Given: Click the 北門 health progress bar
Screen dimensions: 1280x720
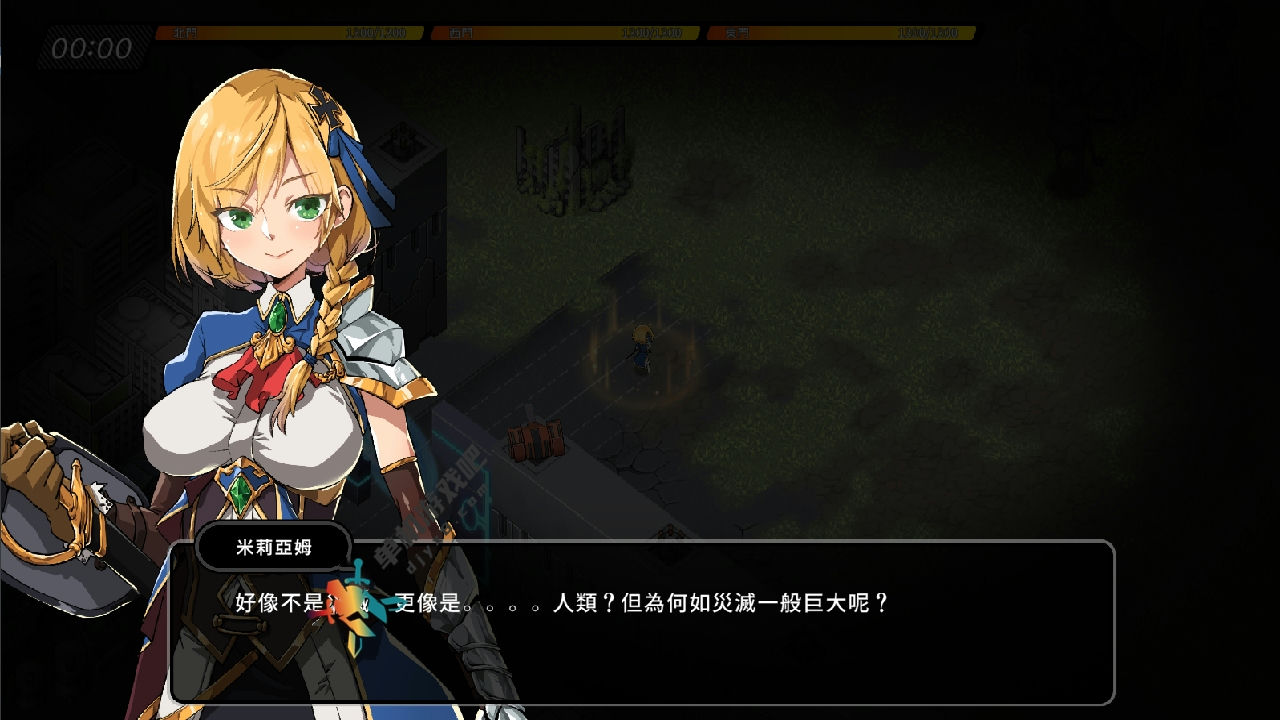Looking at the screenshot, I should click(x=290, y=31).
